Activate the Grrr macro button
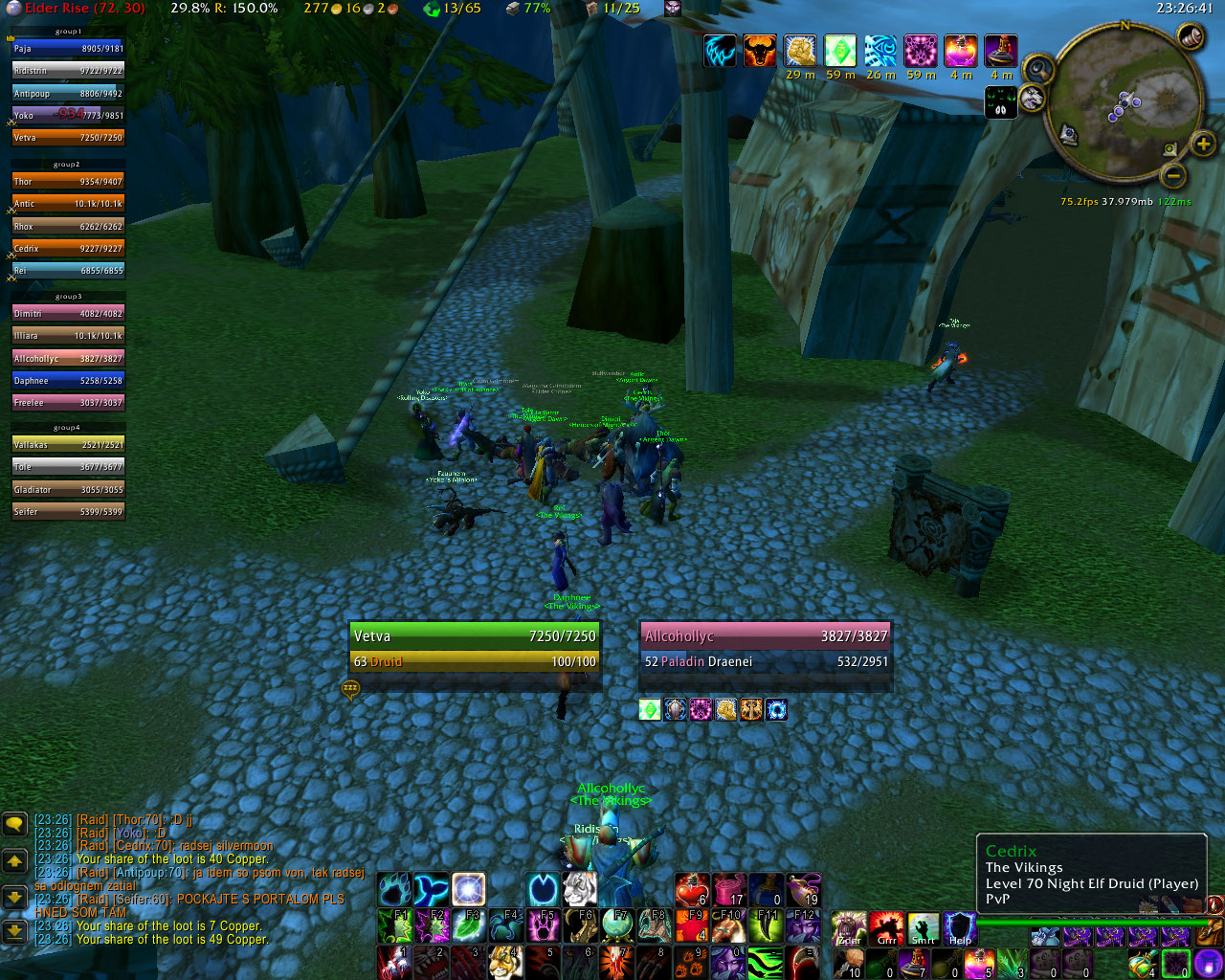Image resolution: width=1225 pixels, height=980 pixels. (x=886, y=928)
